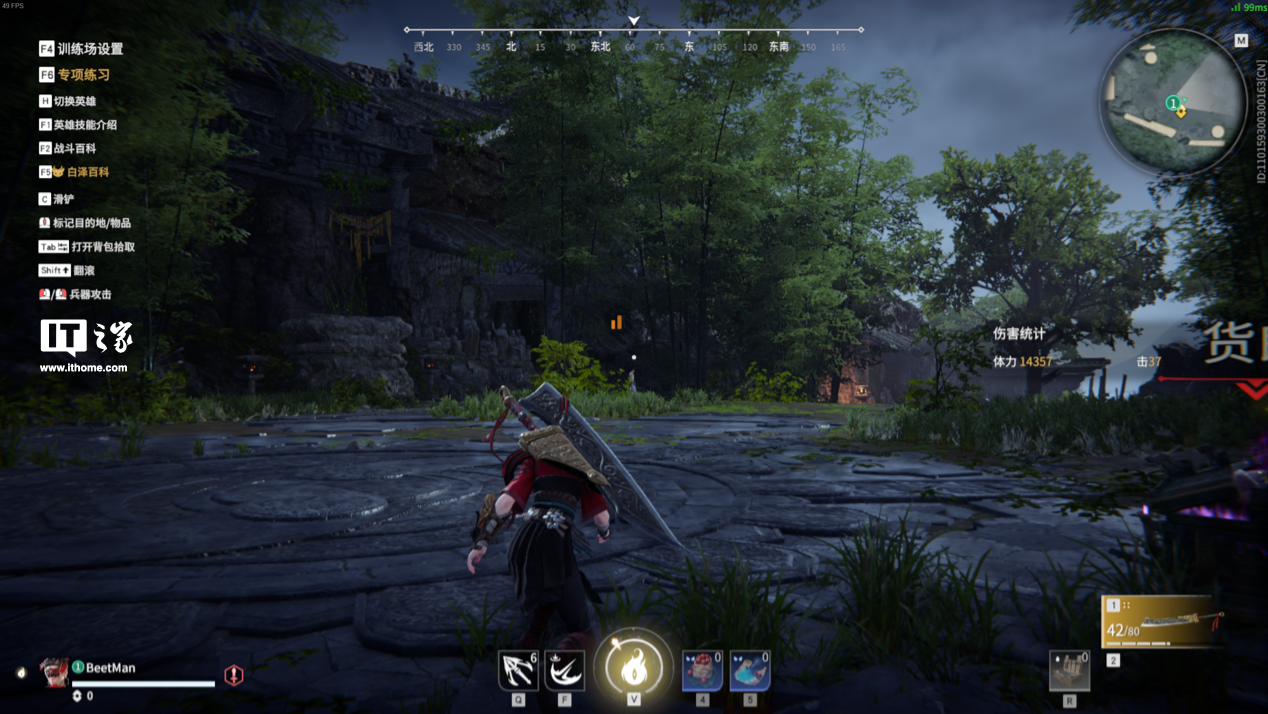Click the circular minimap
Viewport: 1268px width, 714px height.
coord(1173,103)
